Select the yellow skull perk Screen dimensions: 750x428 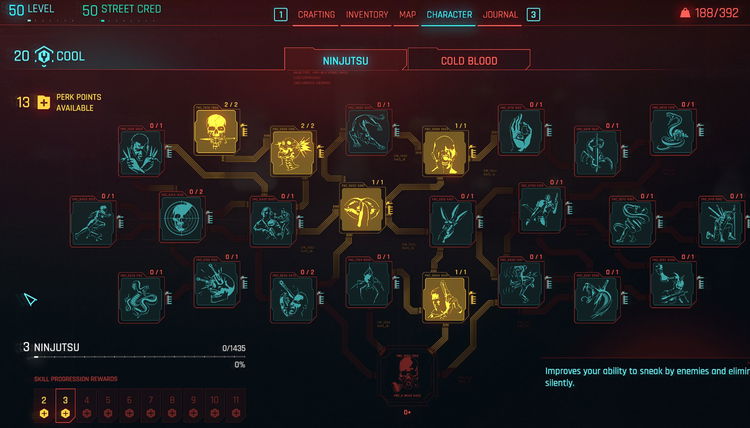[216, 129]
